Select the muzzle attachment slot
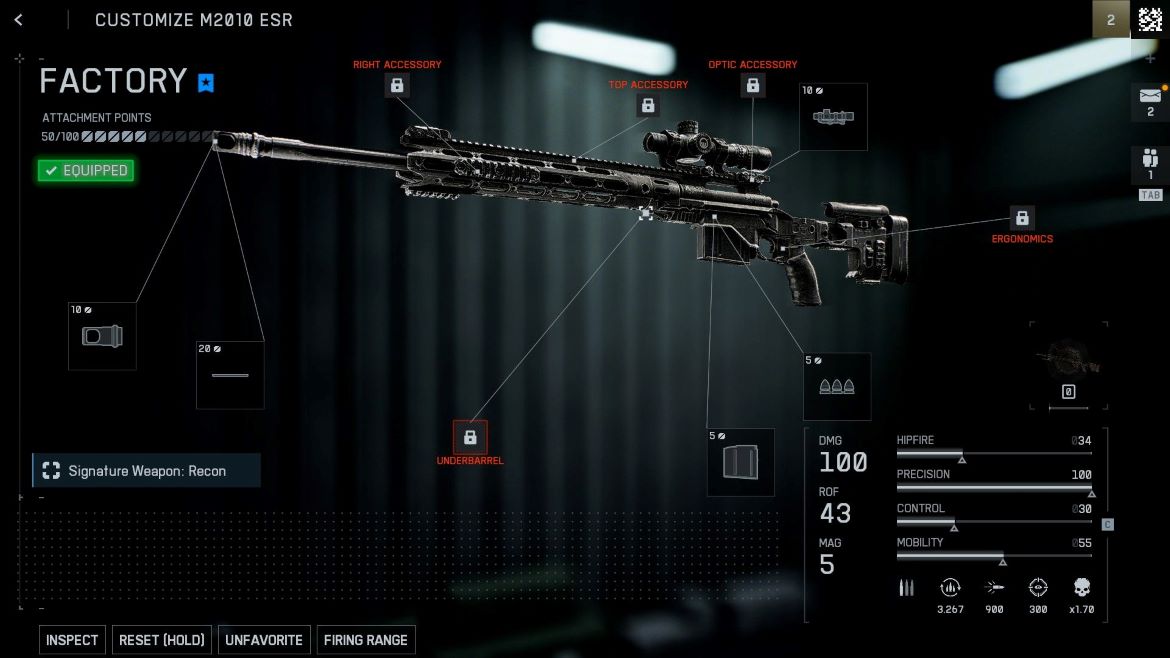1170x658 pixels. click(102, 337)
